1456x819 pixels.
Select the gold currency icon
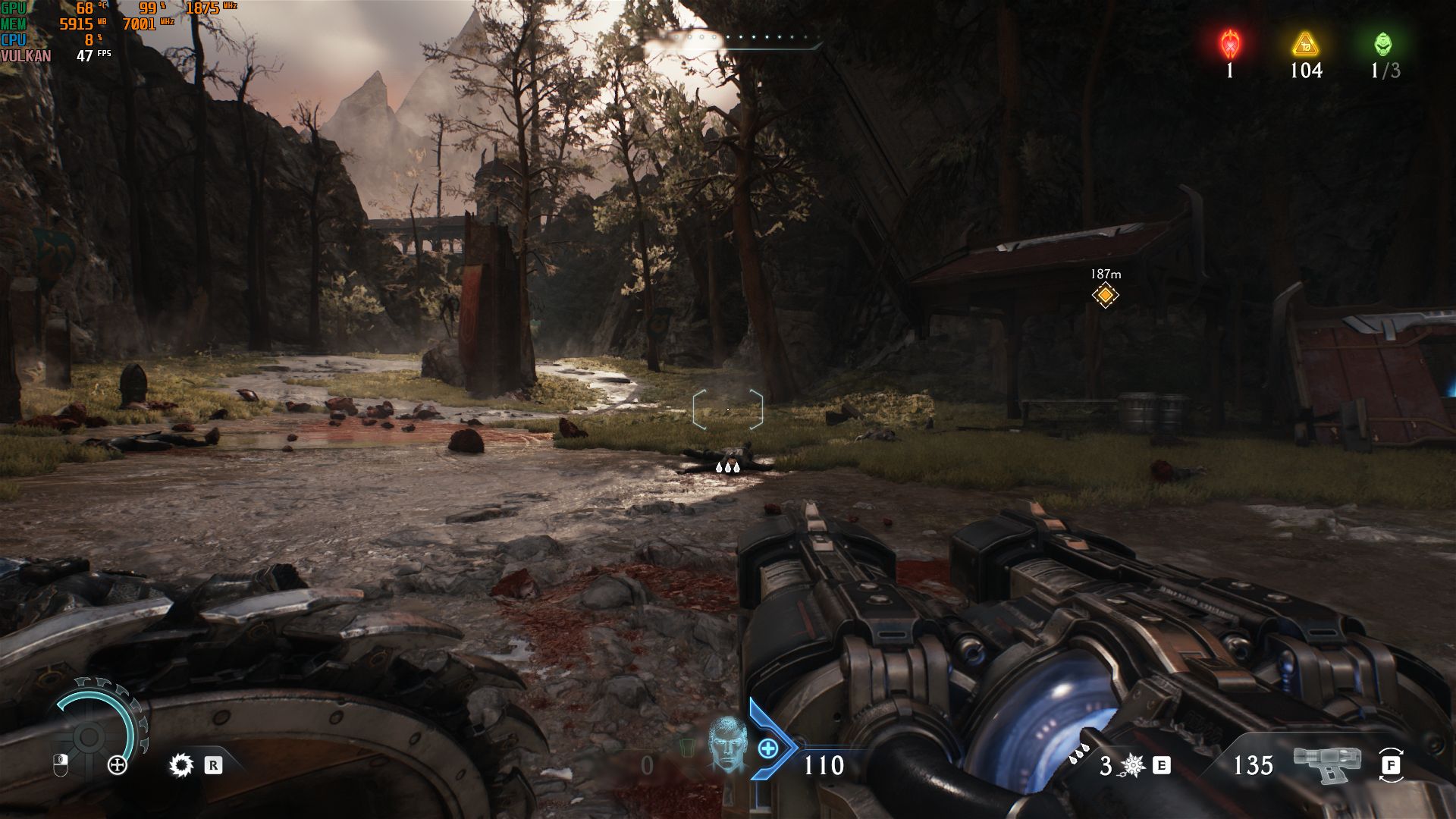[x=1305, y=44]
